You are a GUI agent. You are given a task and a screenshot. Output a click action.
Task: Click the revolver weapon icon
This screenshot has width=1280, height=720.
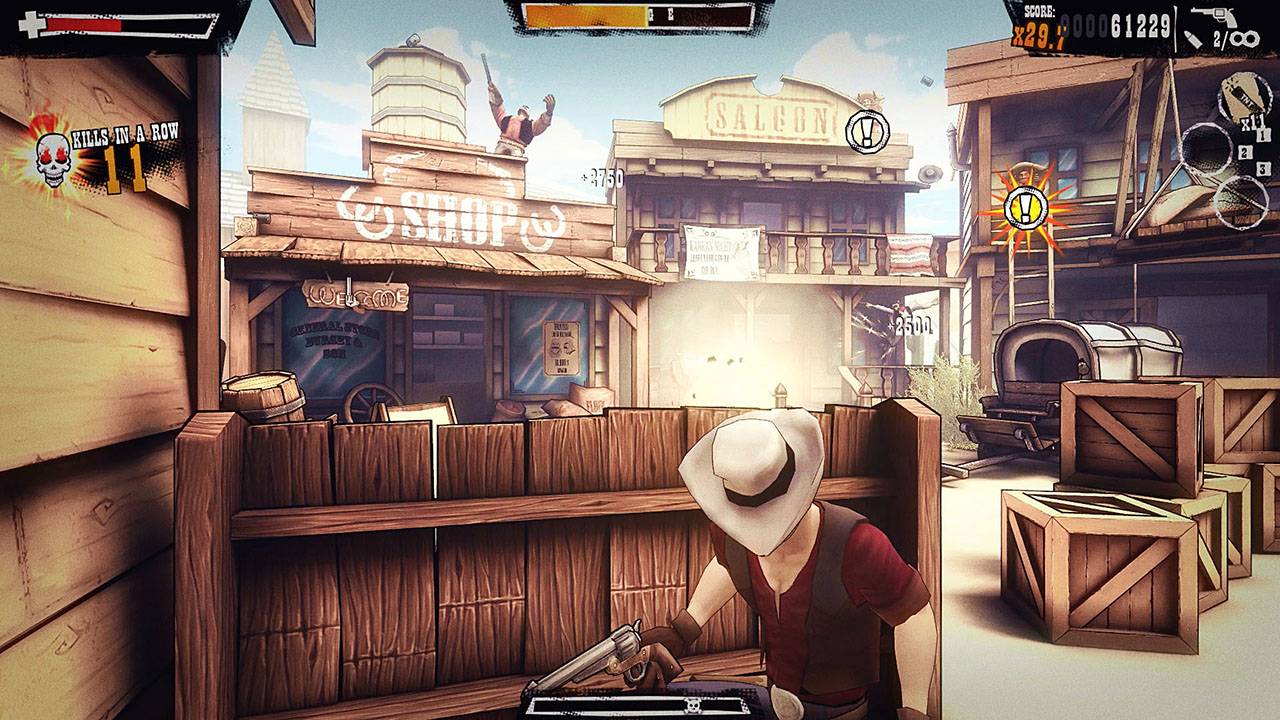[1213, 17]
